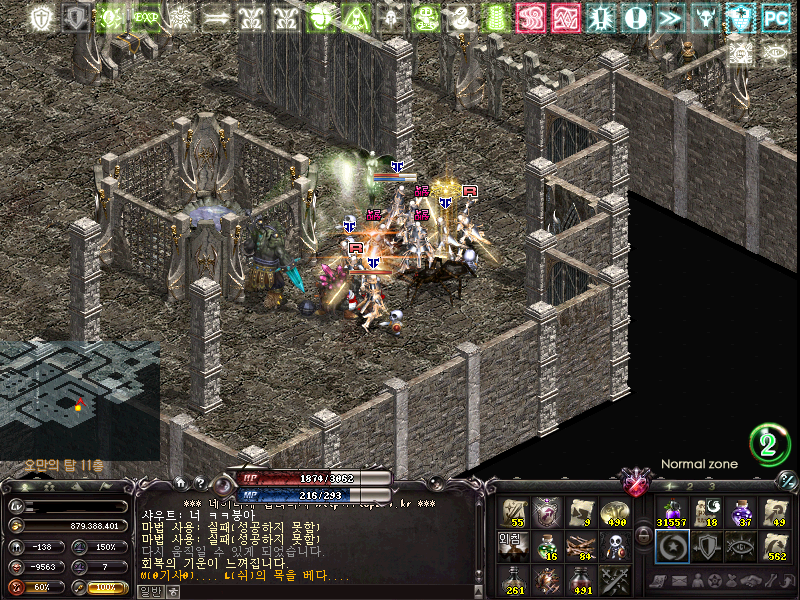Activate the shield skill in hotbar
Image resolution: width=800 pixels, height=600 pixels.
tap(707, 546)
